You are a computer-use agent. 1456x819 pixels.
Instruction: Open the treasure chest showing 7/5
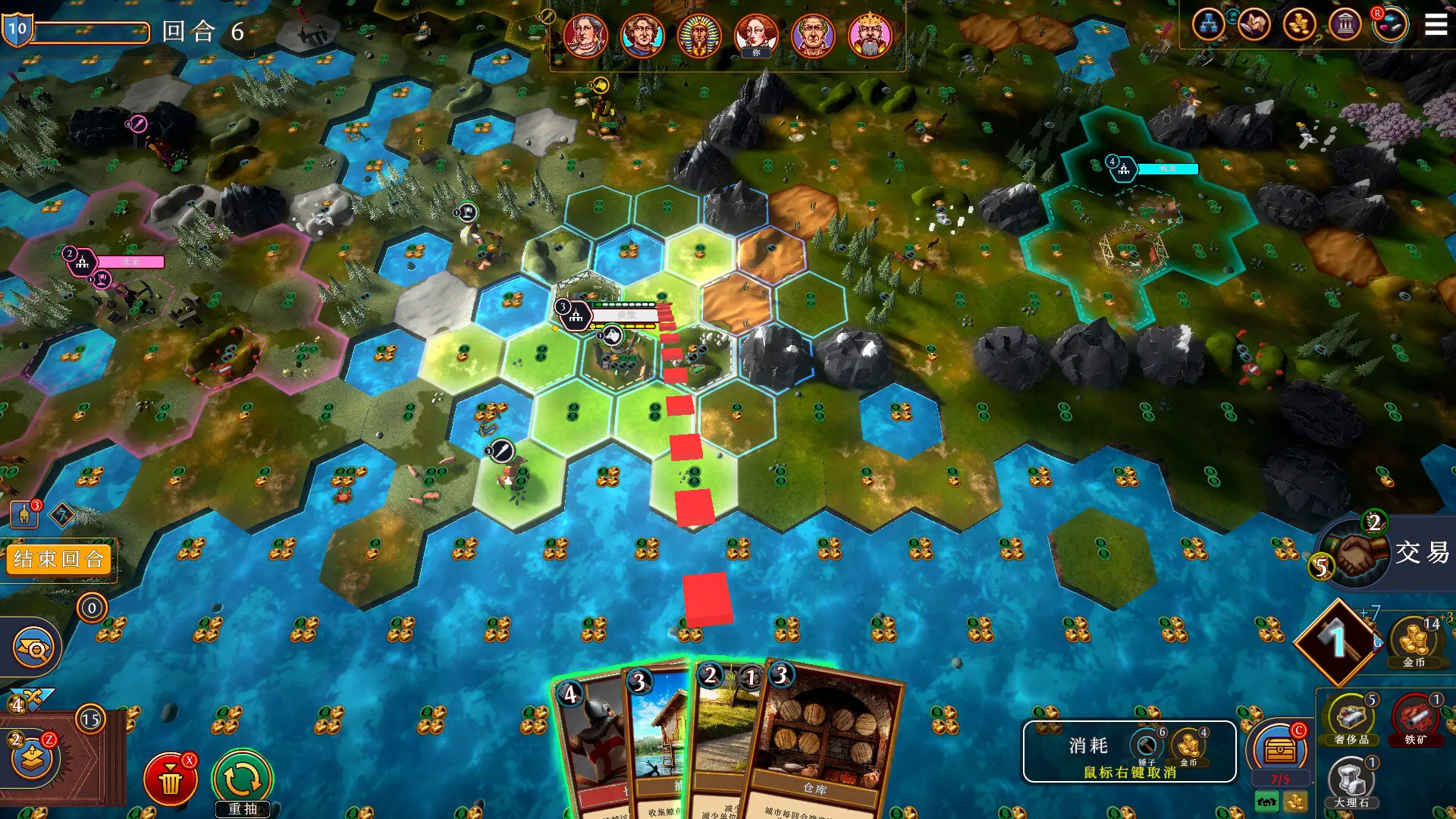coord(1281,747)
